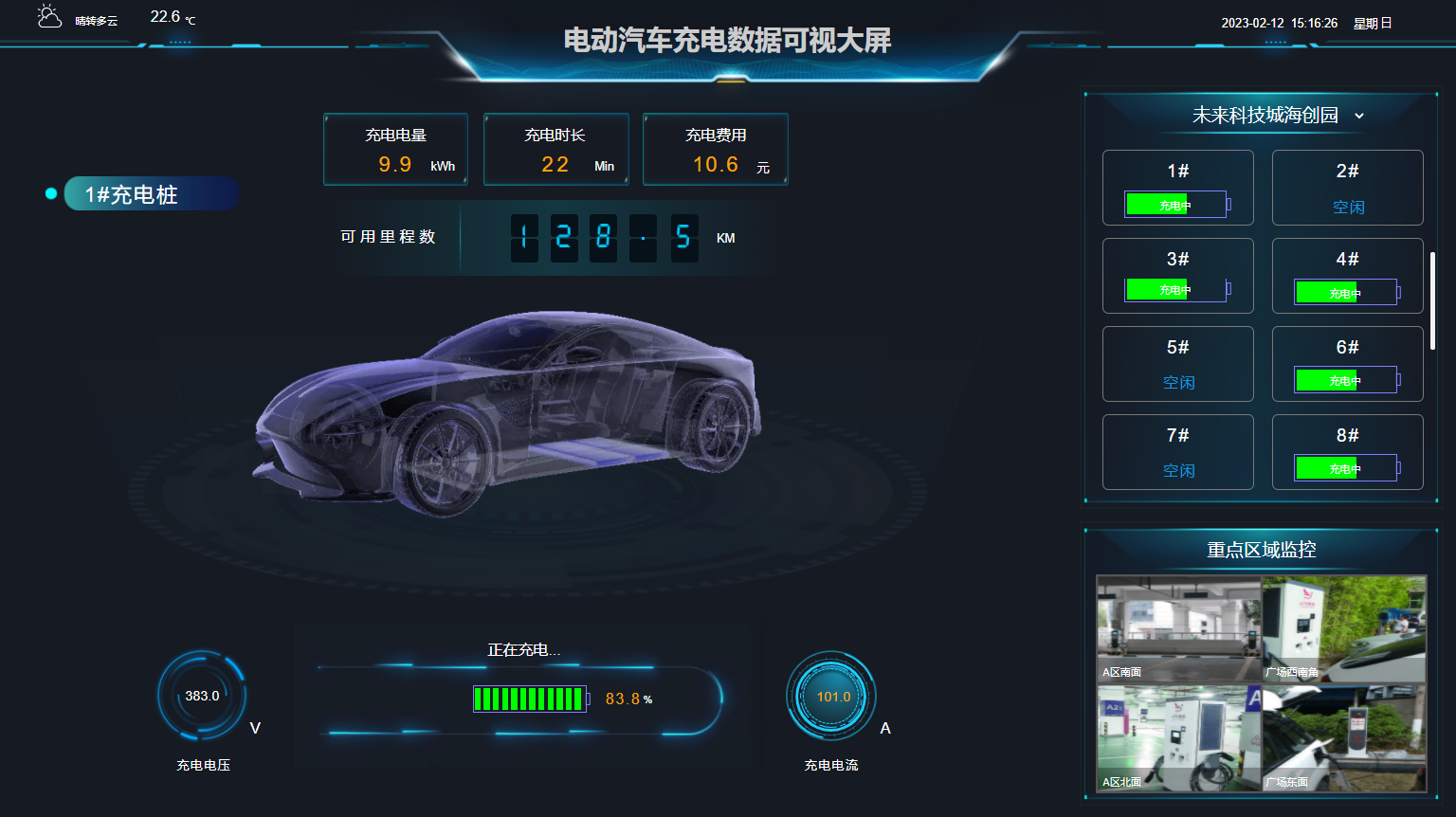Pick idle charging pile 5#
This screenshot has height=817, width=1456.
1177,364
